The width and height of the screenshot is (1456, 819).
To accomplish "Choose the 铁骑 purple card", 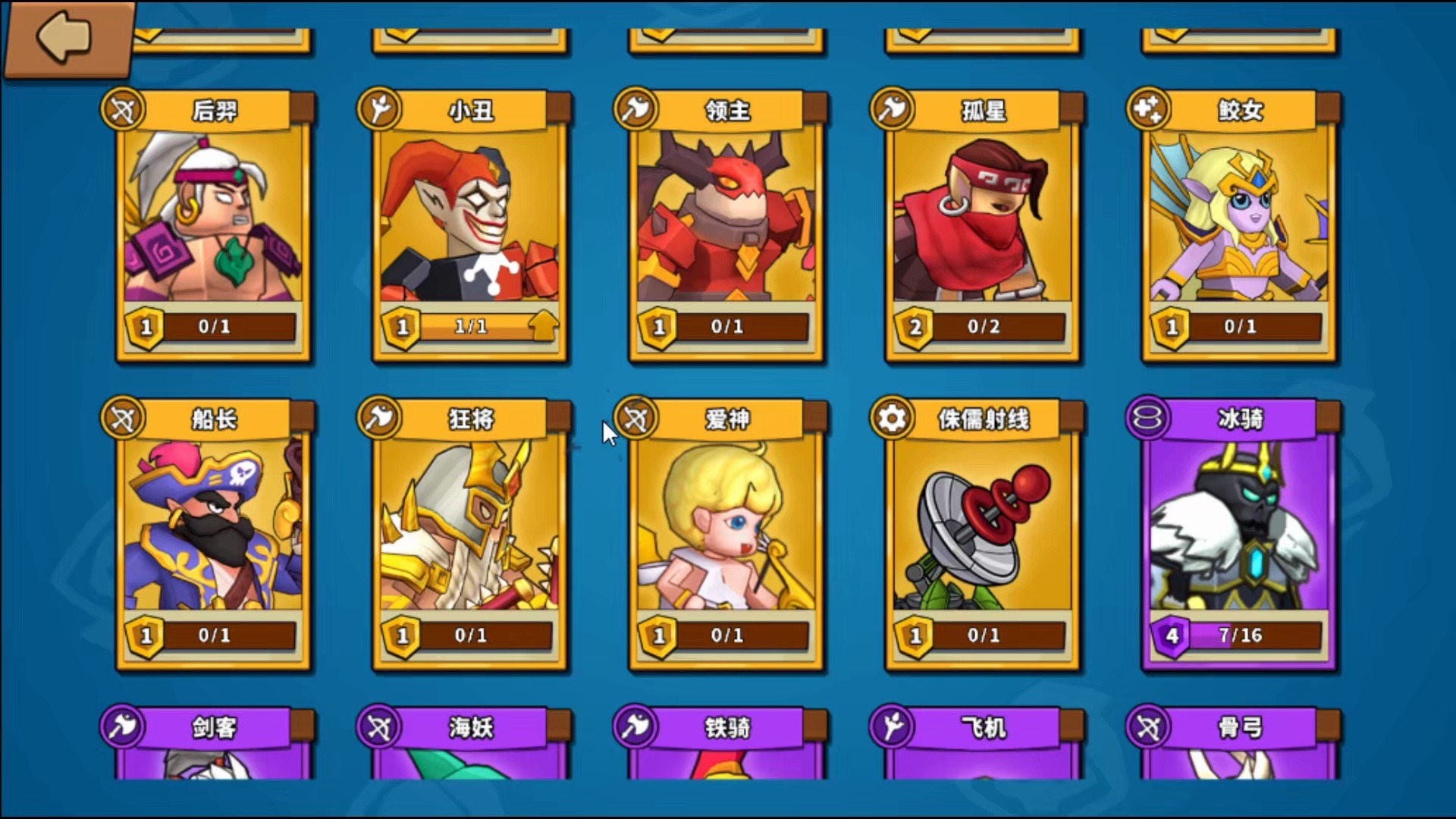I will (x=726, y=743).
